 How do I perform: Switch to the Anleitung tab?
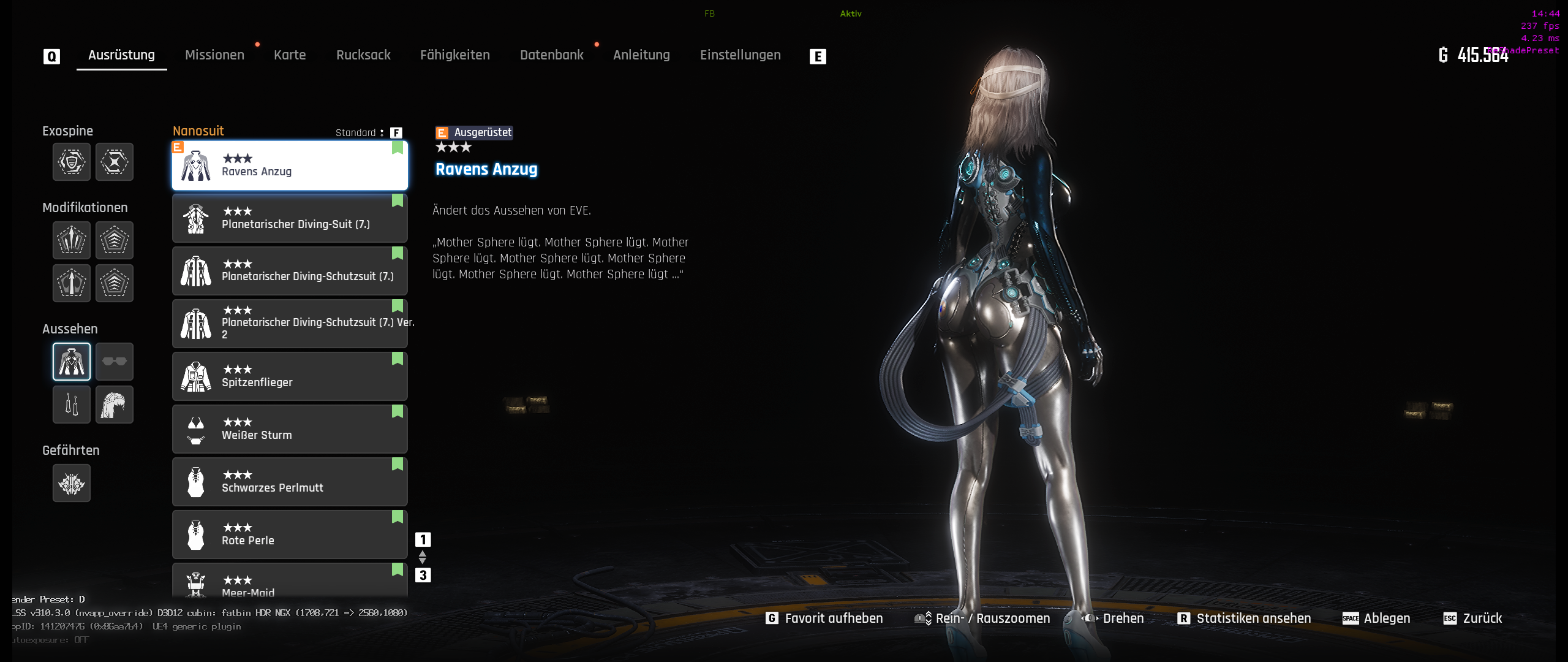(x=641, y=55)
